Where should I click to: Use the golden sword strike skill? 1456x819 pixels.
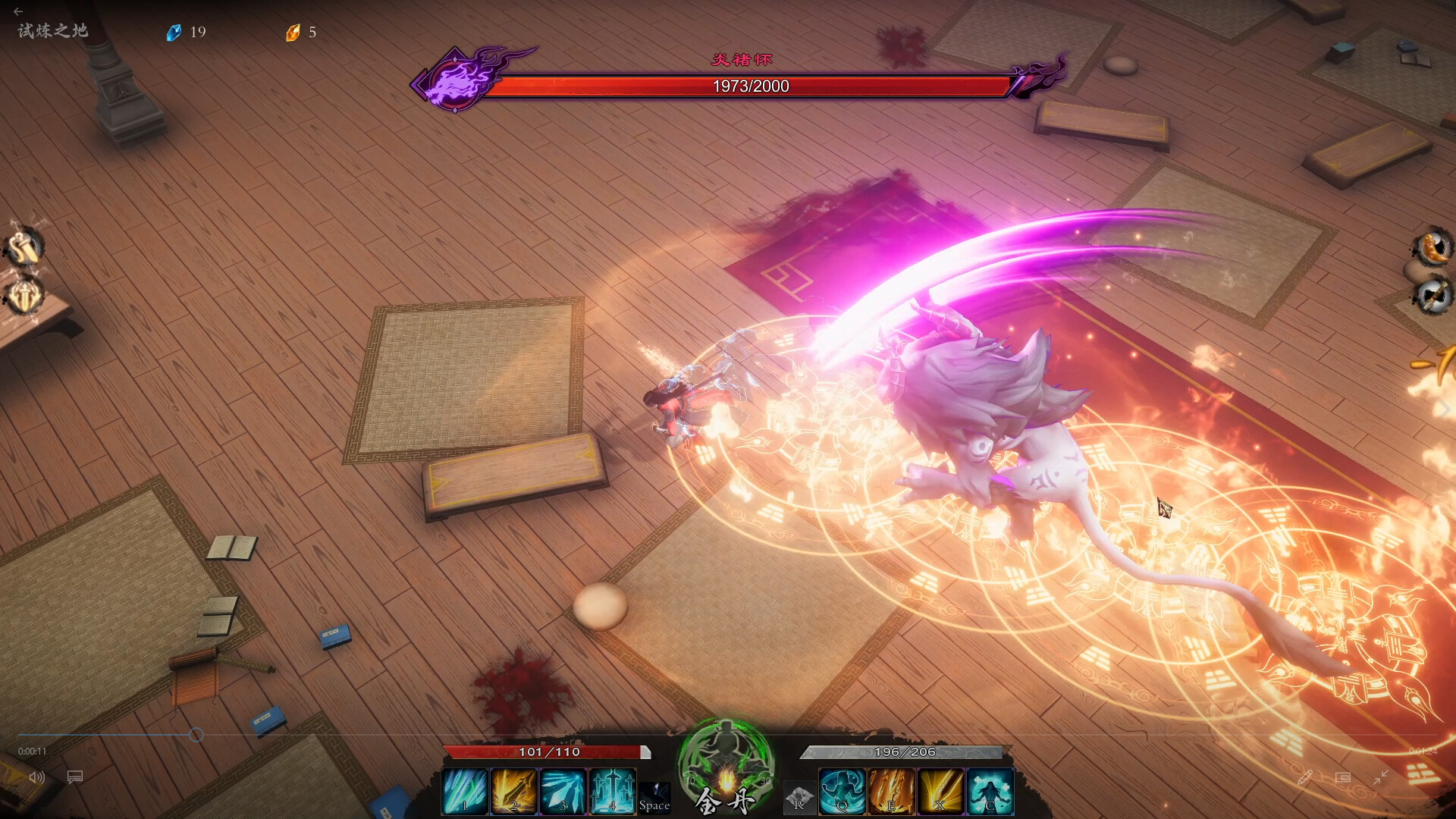pos(513,791)
